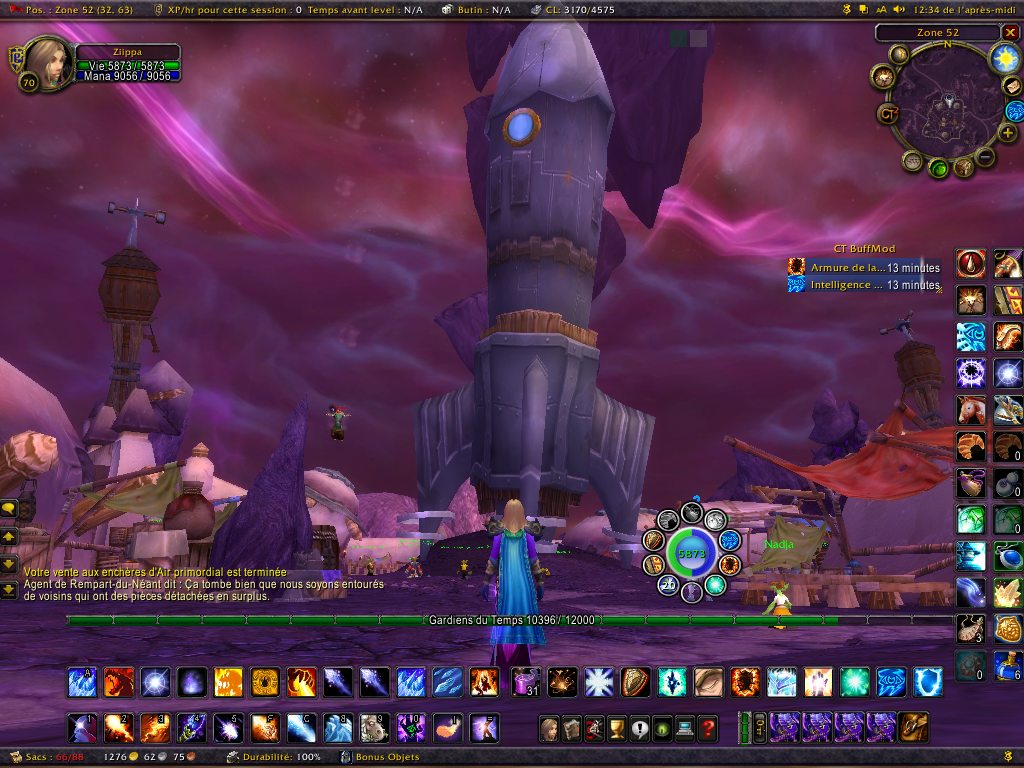The width and height of the screenshot is (1024, 768).
Task: Click the backpack bag slot in the bottom bar
Action: pyautogui.click(x=911, y=727)
